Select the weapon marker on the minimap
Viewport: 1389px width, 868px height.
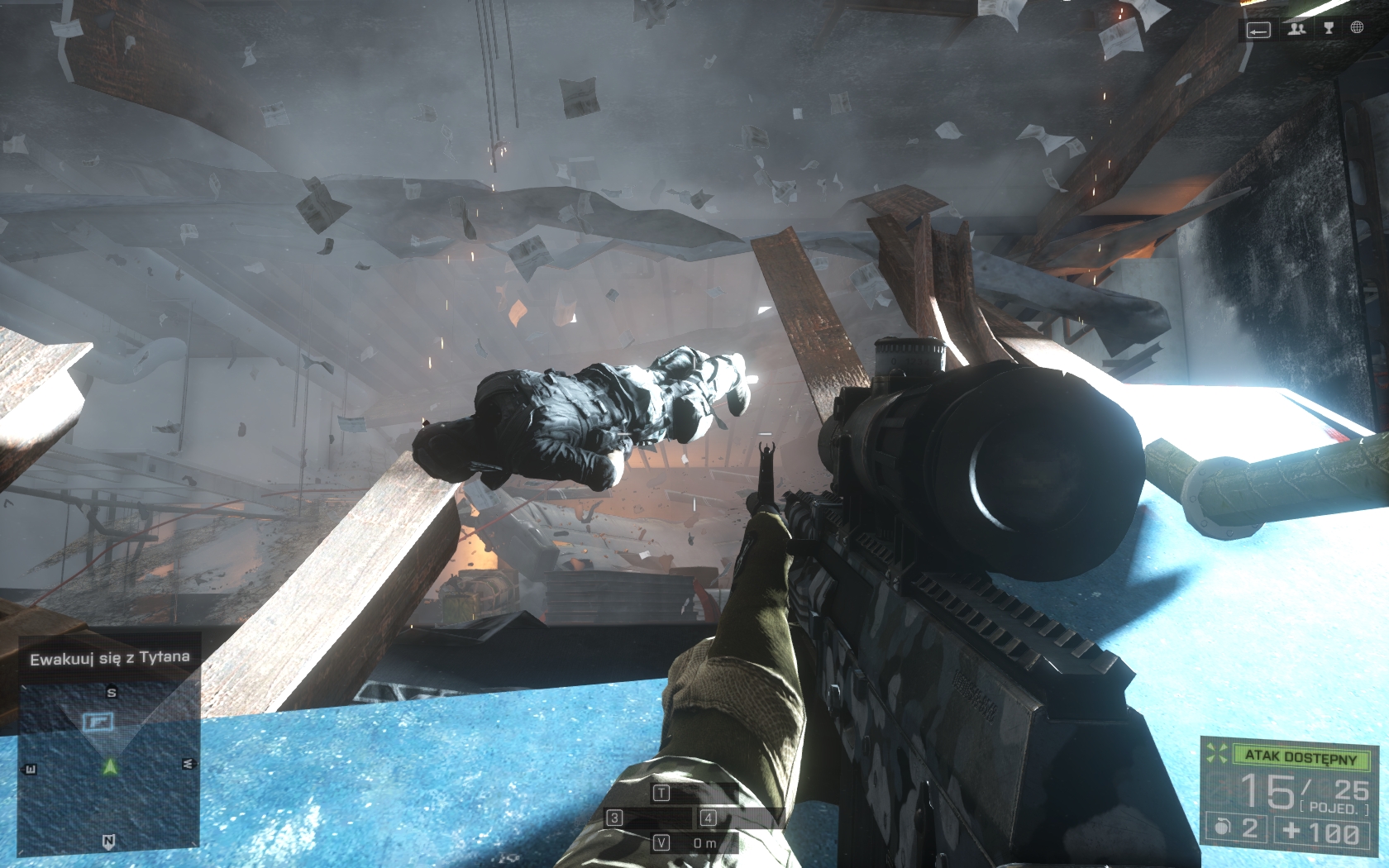(x=98, y=722)
